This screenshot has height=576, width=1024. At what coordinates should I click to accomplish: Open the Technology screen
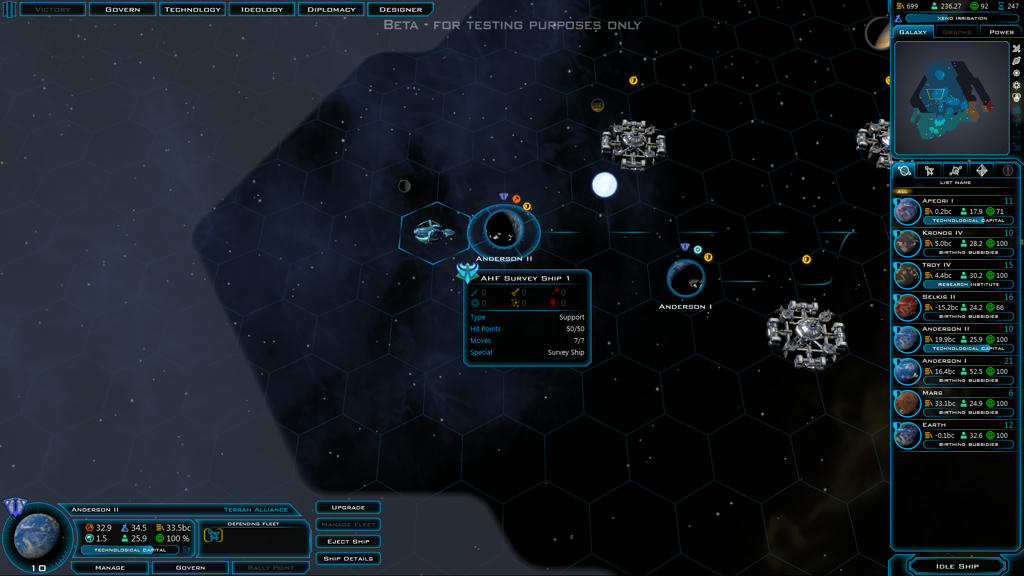192,10
